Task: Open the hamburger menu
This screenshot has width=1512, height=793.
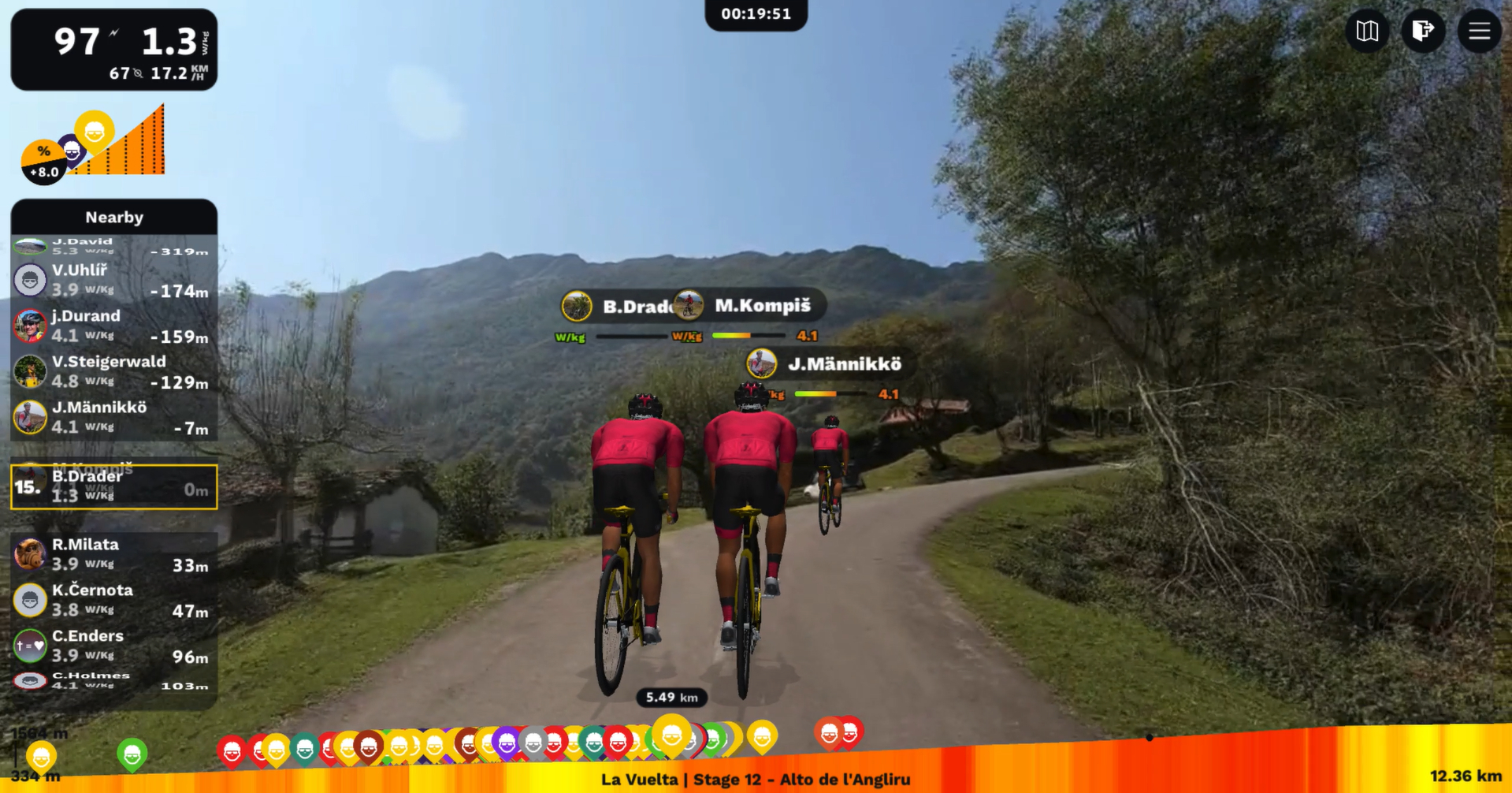Action: click(x=1479, y=32)
